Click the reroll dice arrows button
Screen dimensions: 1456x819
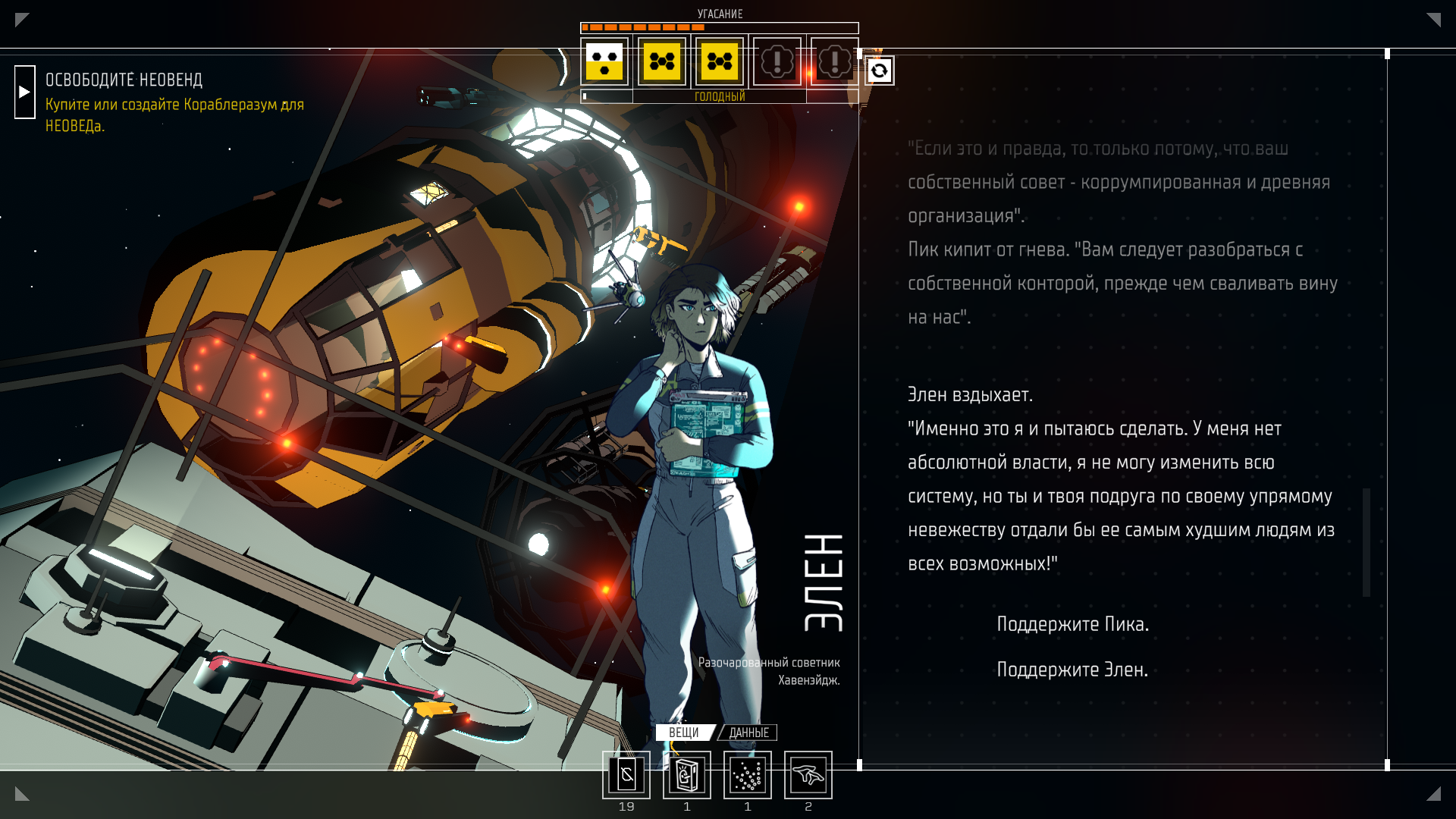click(x=879, y=71)
